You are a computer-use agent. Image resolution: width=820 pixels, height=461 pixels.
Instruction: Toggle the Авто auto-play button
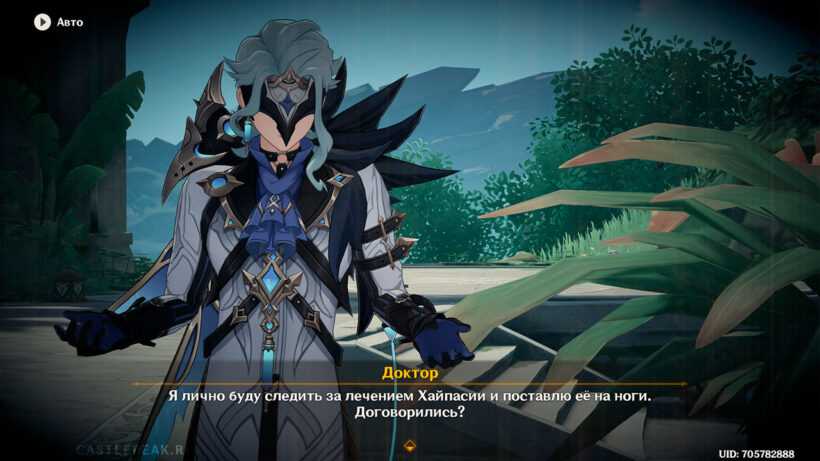pos(42,21)
